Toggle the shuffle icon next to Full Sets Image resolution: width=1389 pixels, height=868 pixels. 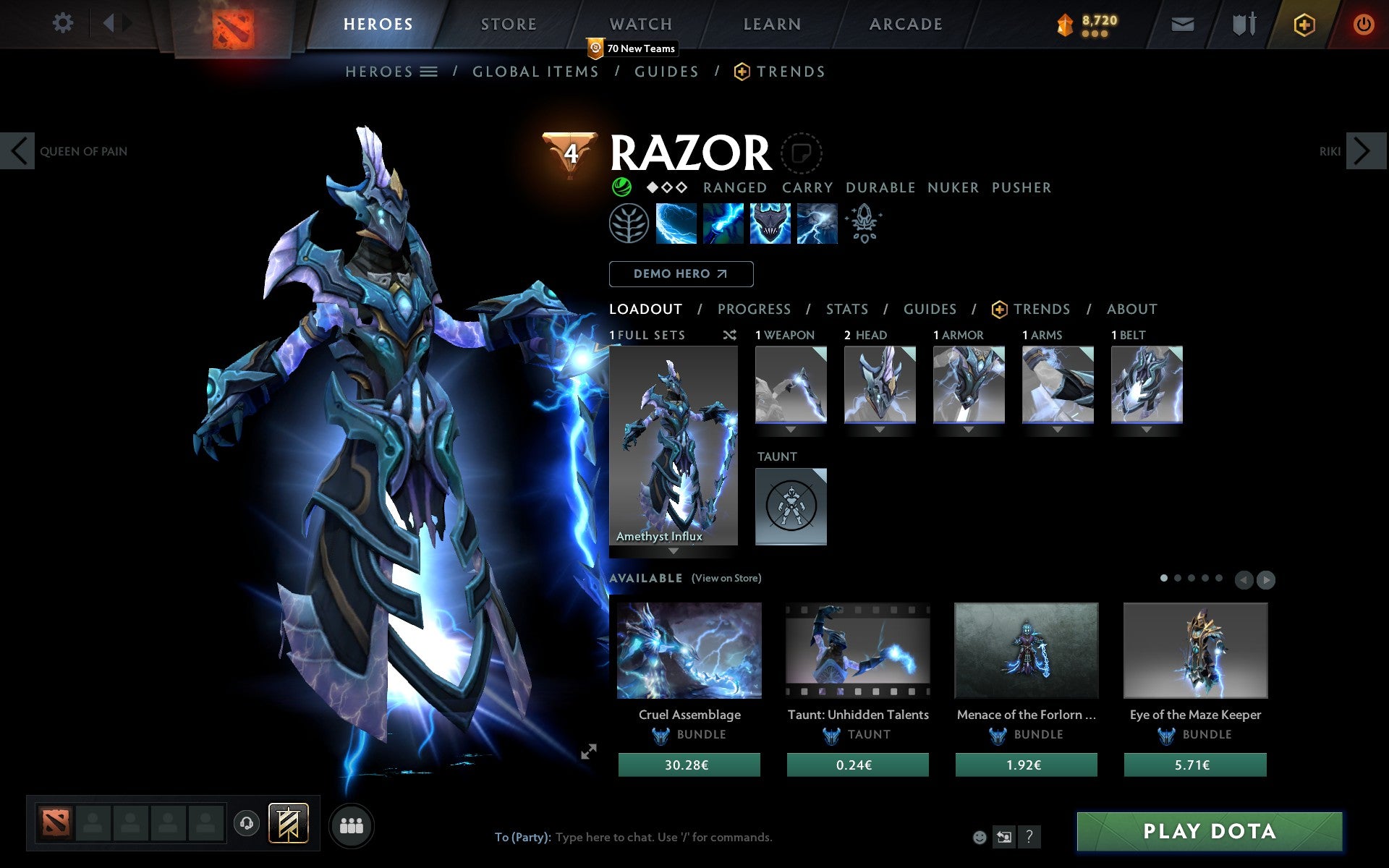tap(729, 335)
